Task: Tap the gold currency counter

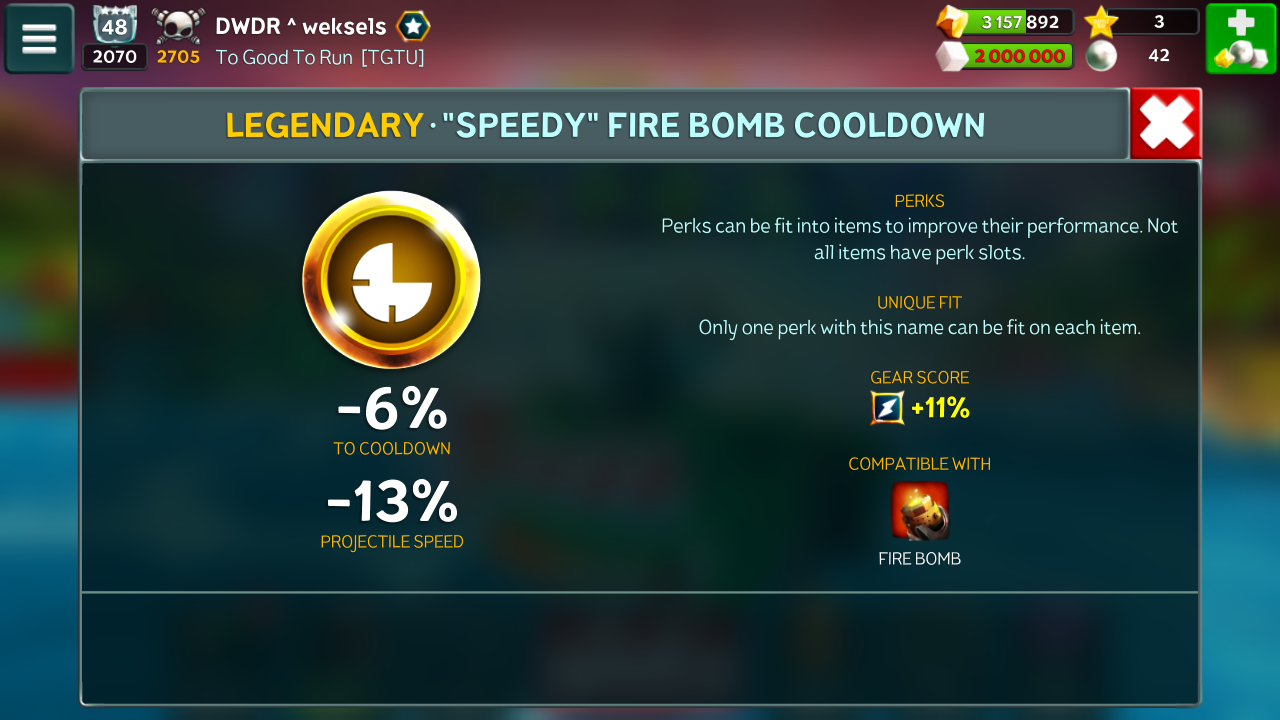Action: (x=1005, y=22)
